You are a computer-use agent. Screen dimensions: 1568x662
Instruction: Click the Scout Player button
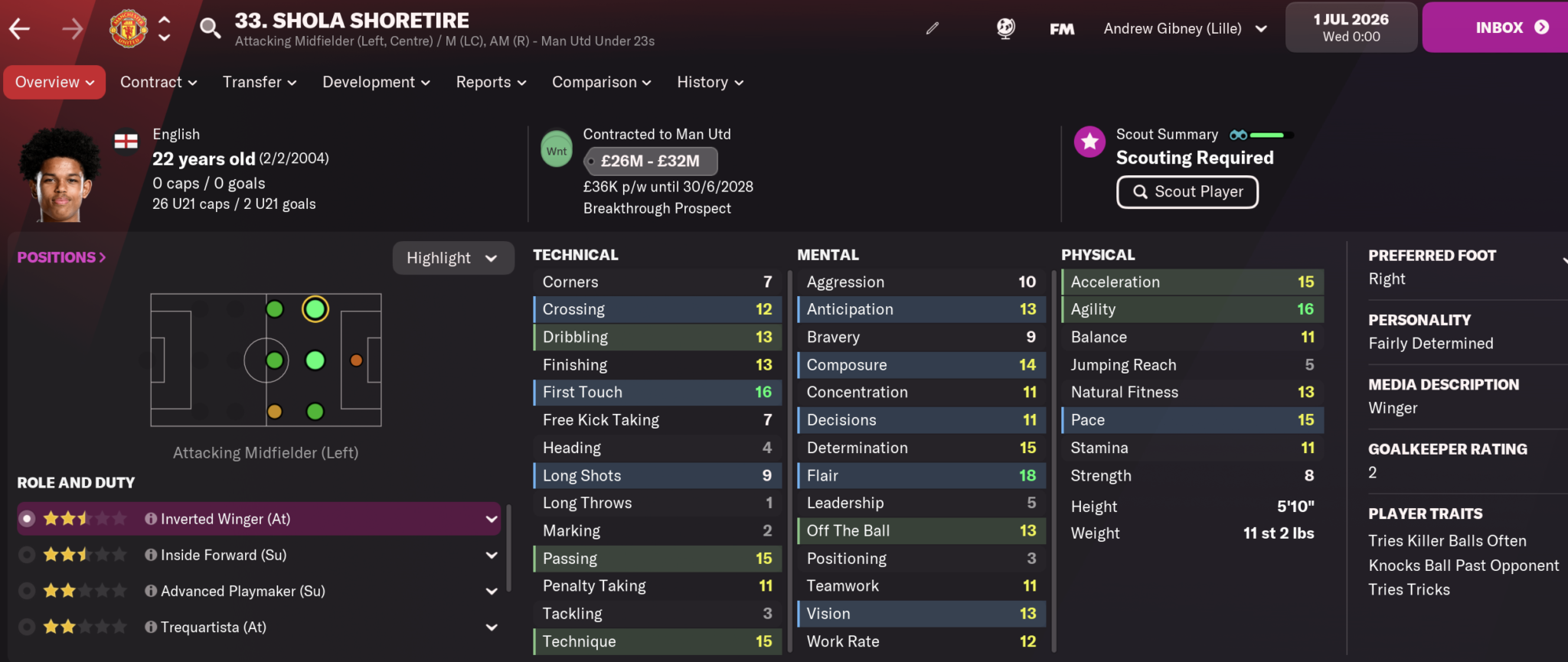tap(1187, 192)
